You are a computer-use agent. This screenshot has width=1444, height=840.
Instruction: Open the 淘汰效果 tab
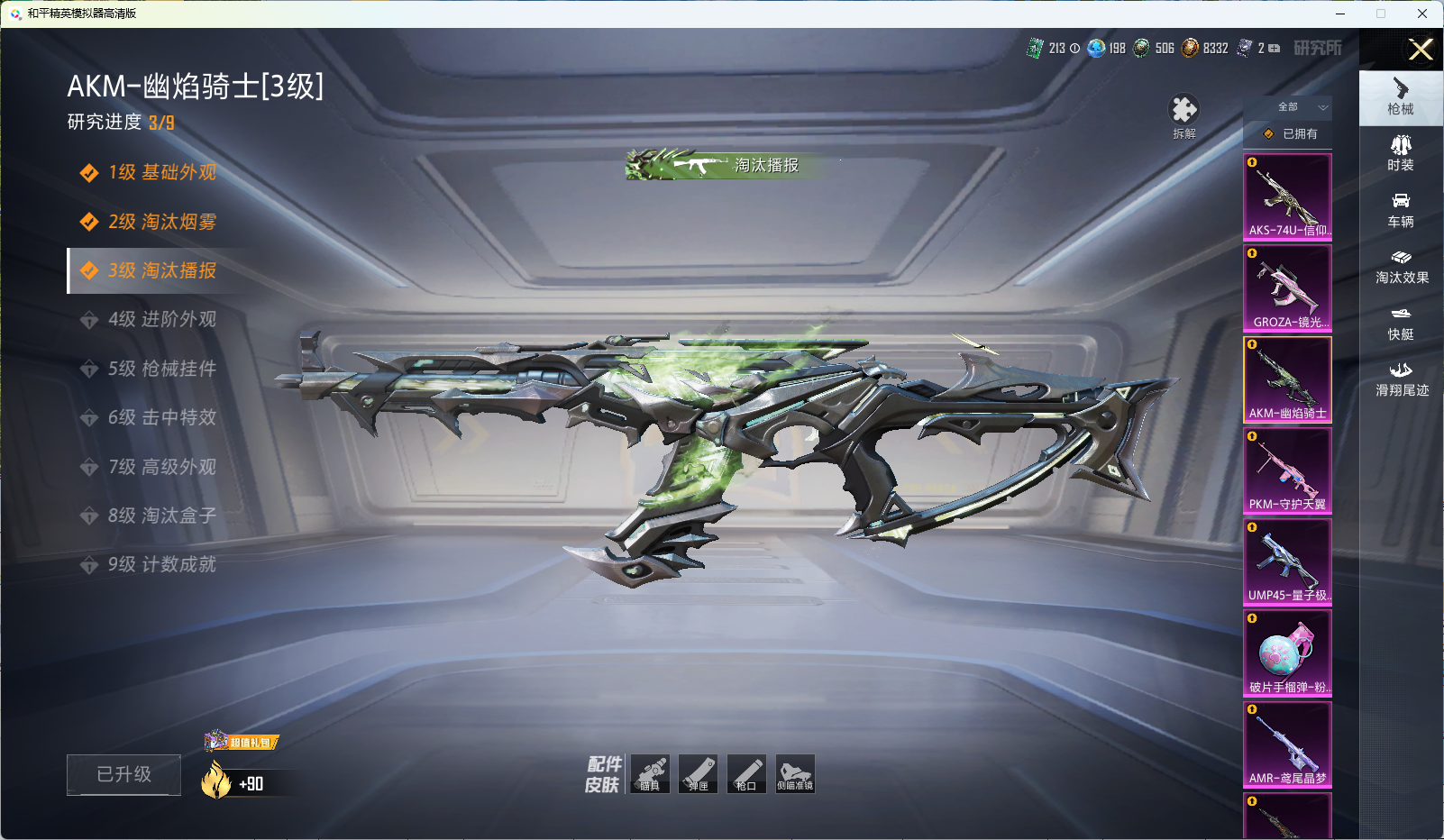[1401, 266]
